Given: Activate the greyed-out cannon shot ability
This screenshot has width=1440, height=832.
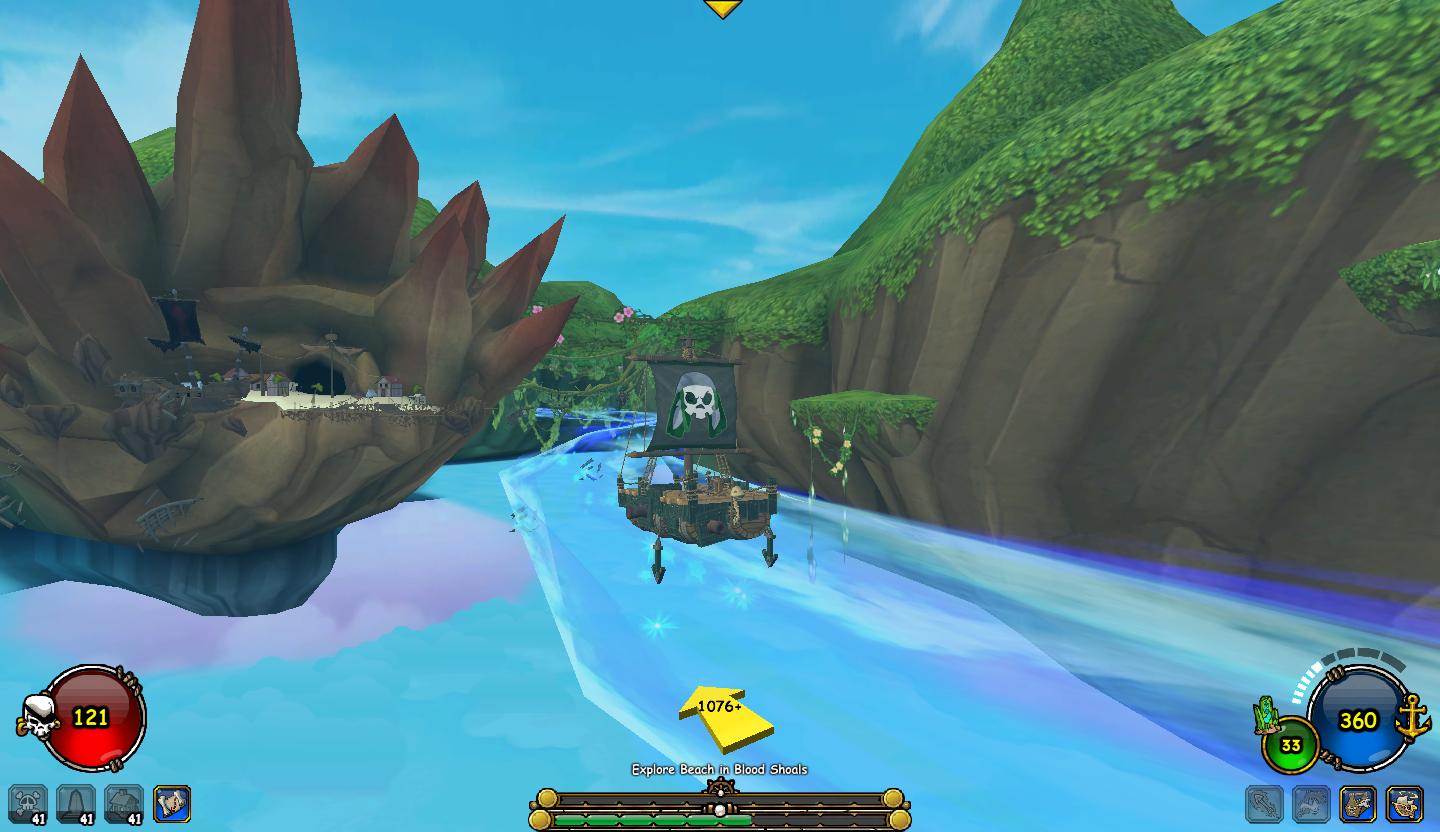Looking at the screenshot, I should (x=1264, y=804).
